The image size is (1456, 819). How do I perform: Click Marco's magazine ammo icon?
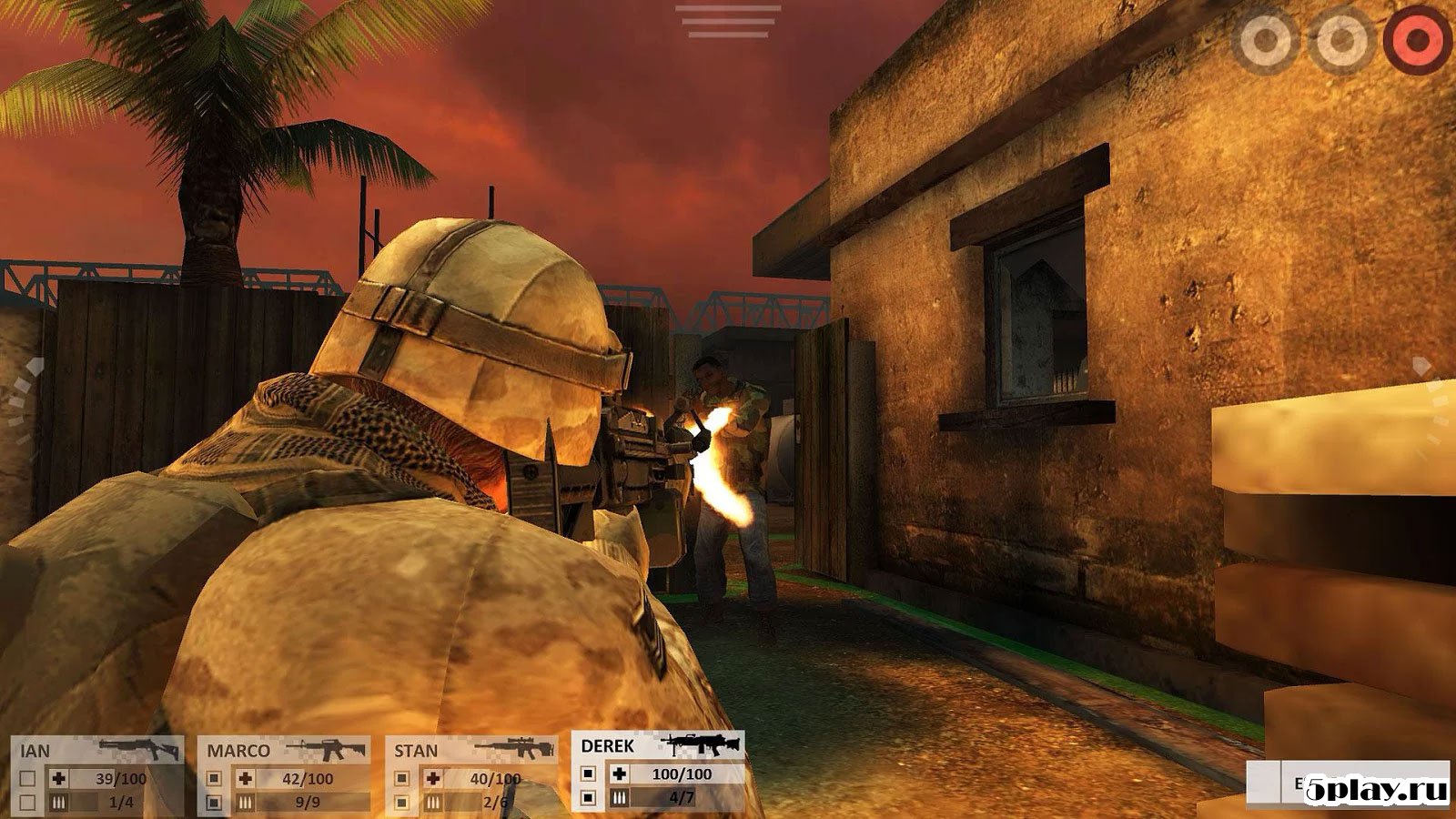(244, 804)
